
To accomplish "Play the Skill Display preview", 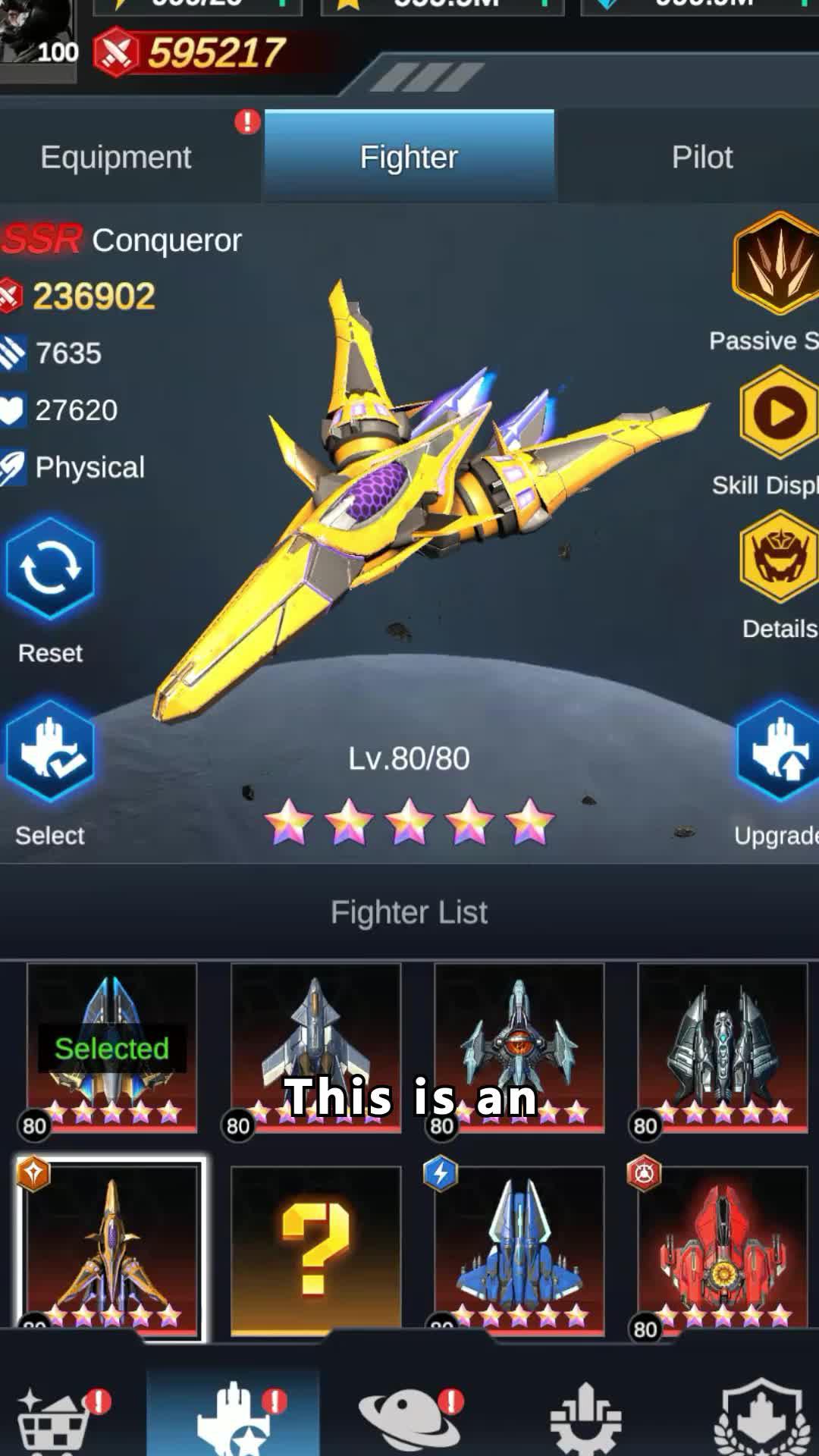I will point(778,413).
